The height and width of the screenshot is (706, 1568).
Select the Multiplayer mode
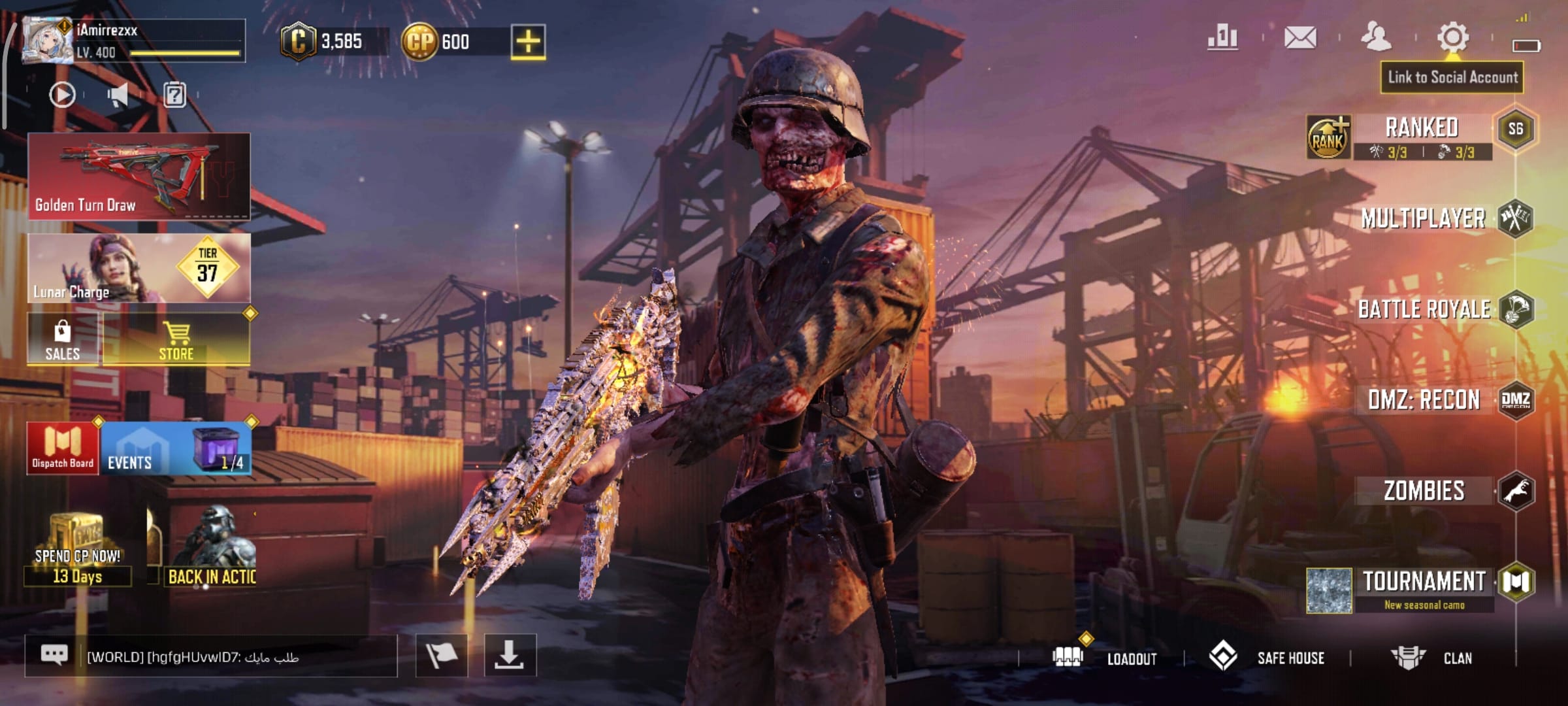click(1423, 218)
